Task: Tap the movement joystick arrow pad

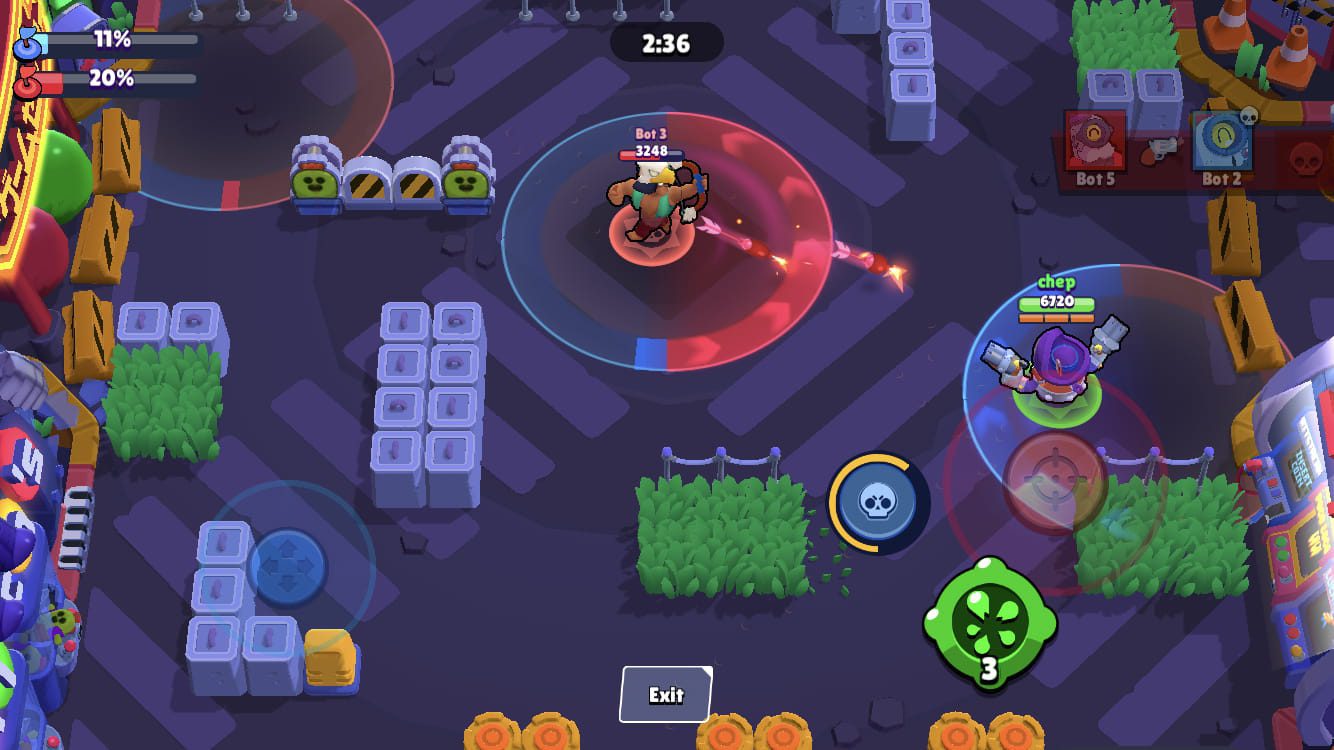Action: coord(288,566)
